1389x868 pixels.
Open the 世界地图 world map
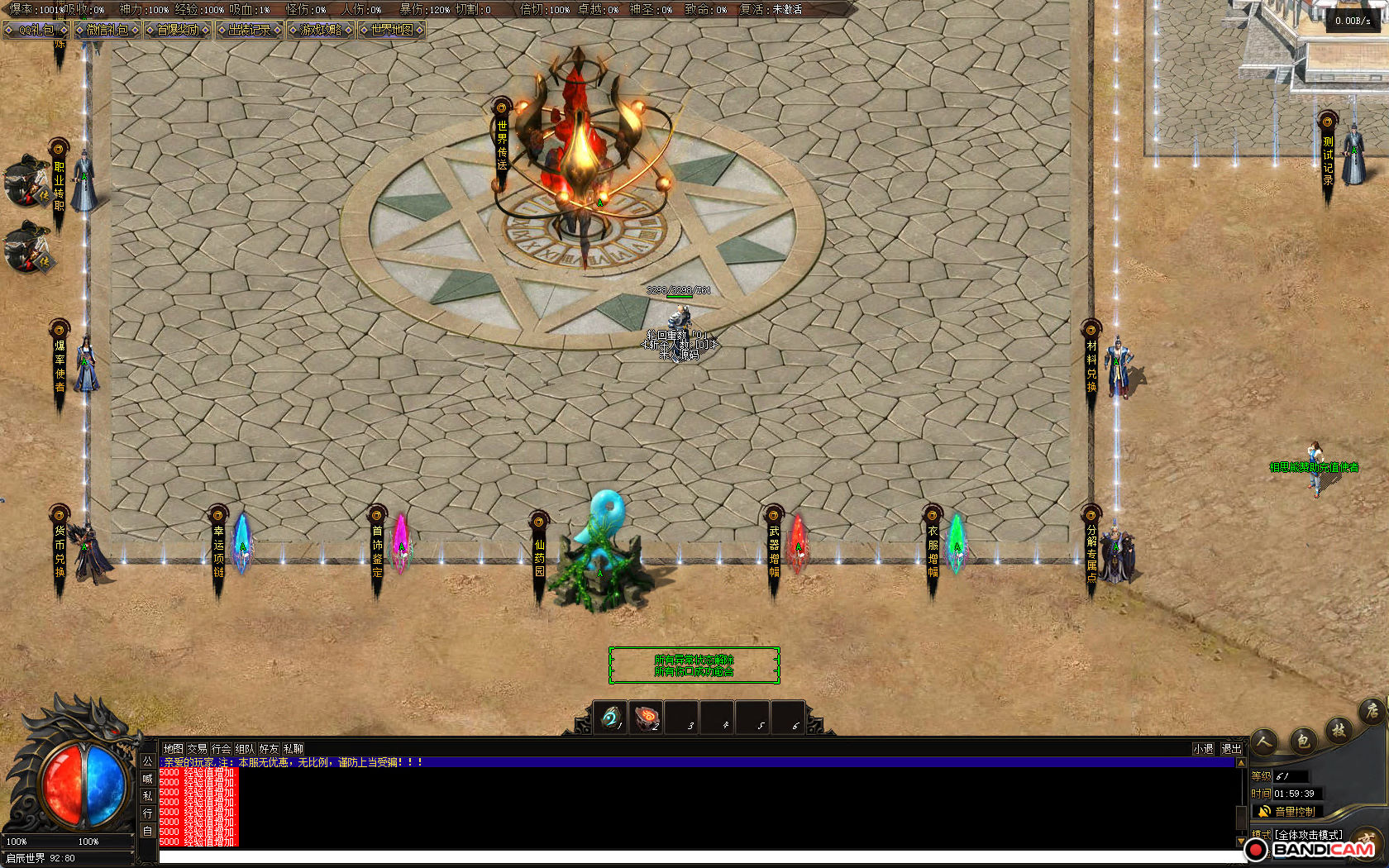tap(392, 30)
